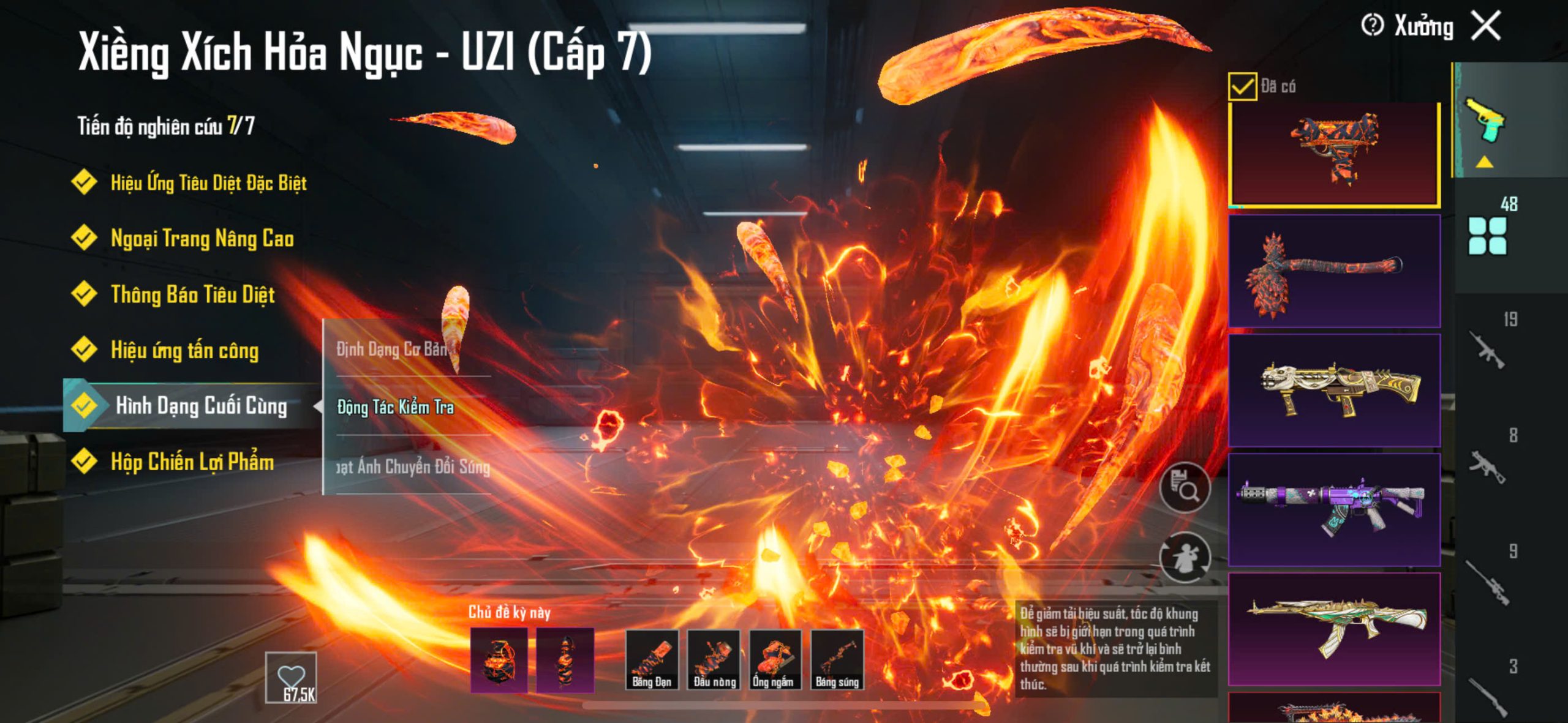Like this skin with the heart button

point(291,677)
